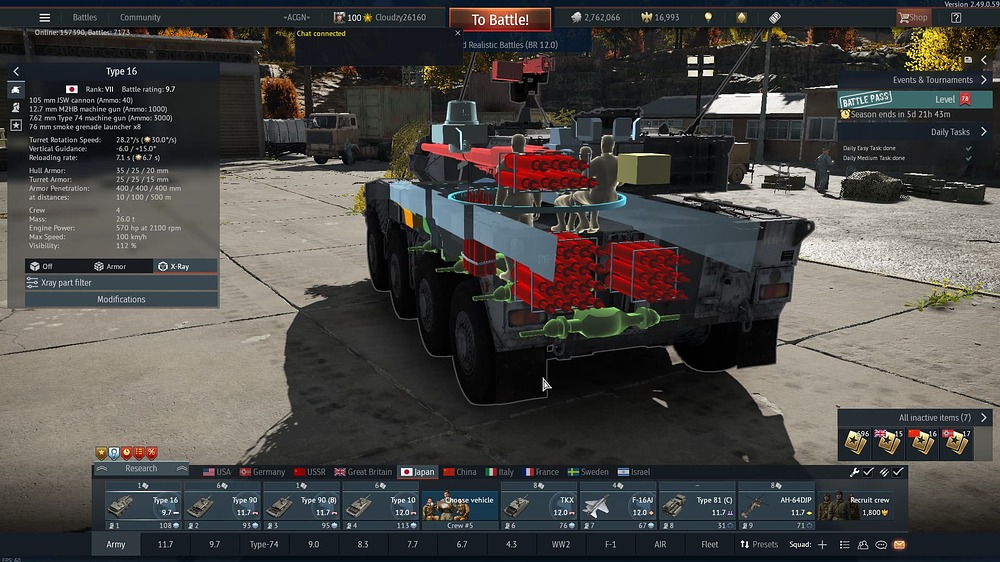The width and height of the screenshot is (1000, 562).
Task: Select the Germany nation tab
Action: (x=261, y=472)
